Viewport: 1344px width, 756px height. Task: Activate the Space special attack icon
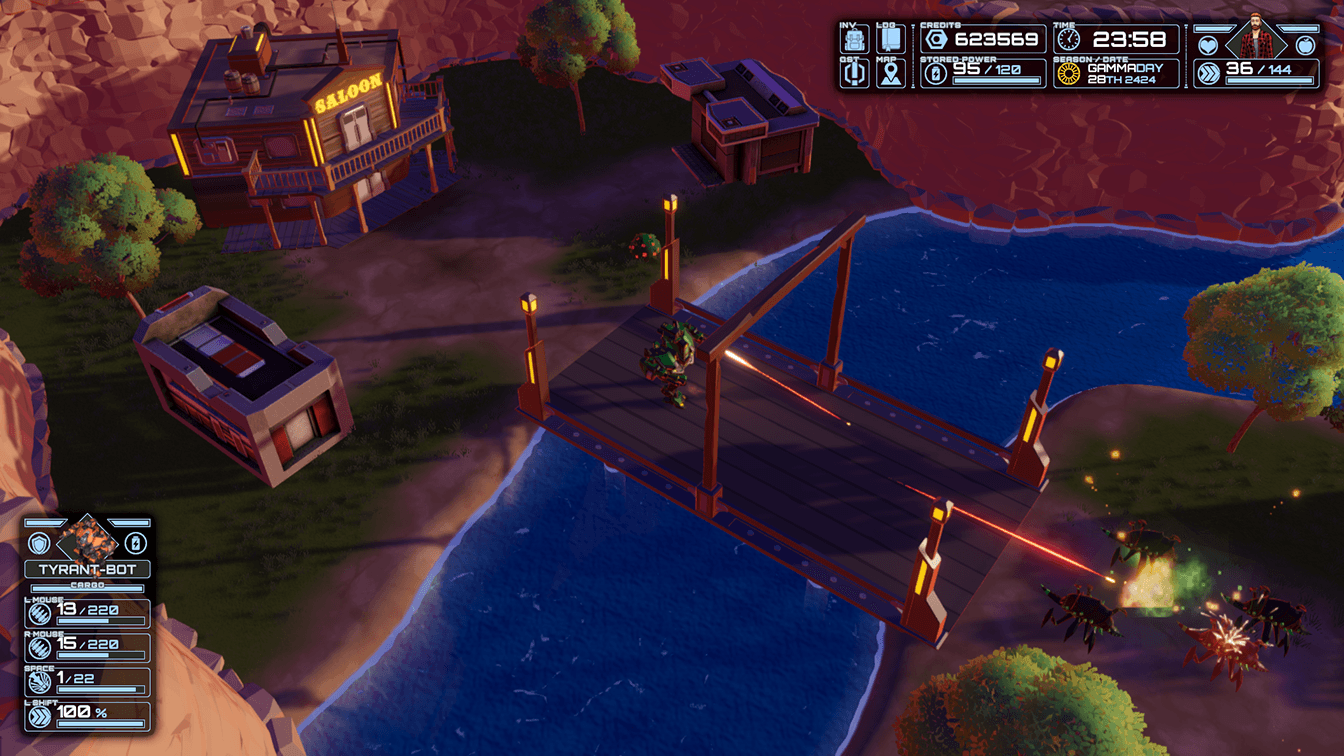(x=39, y=682)
